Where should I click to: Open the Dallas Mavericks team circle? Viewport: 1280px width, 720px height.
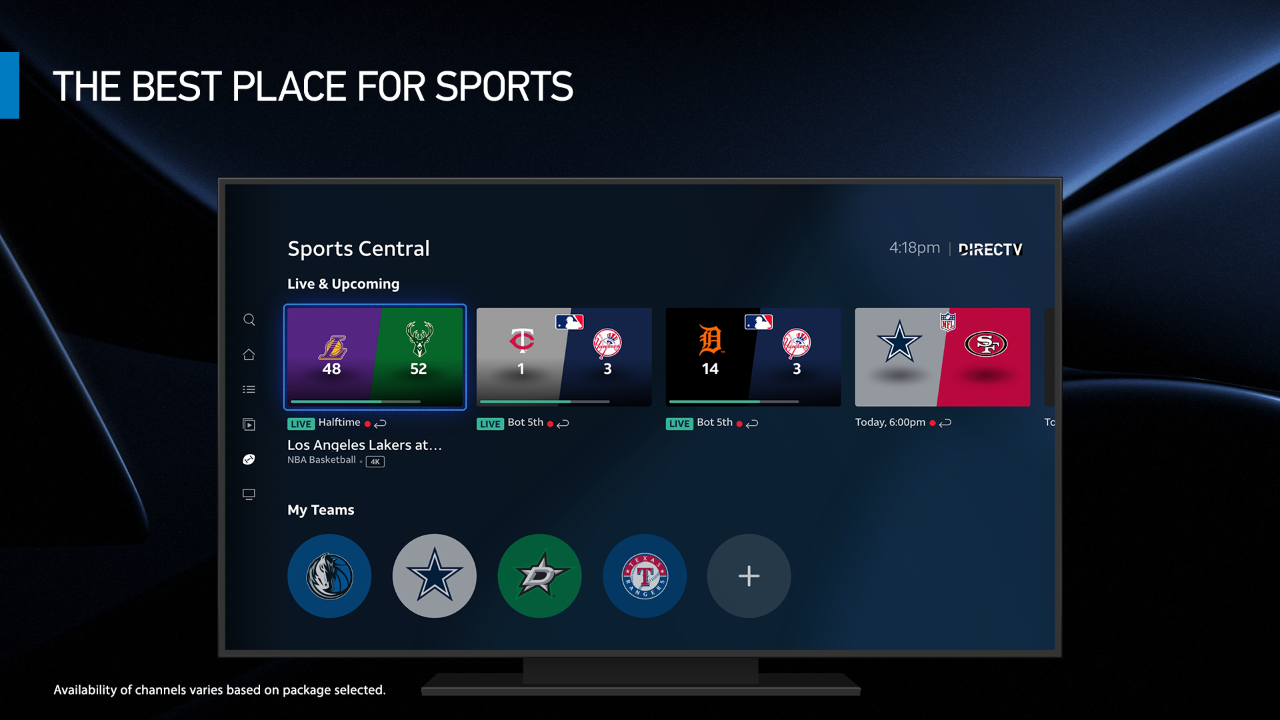[x=329, y=576]
